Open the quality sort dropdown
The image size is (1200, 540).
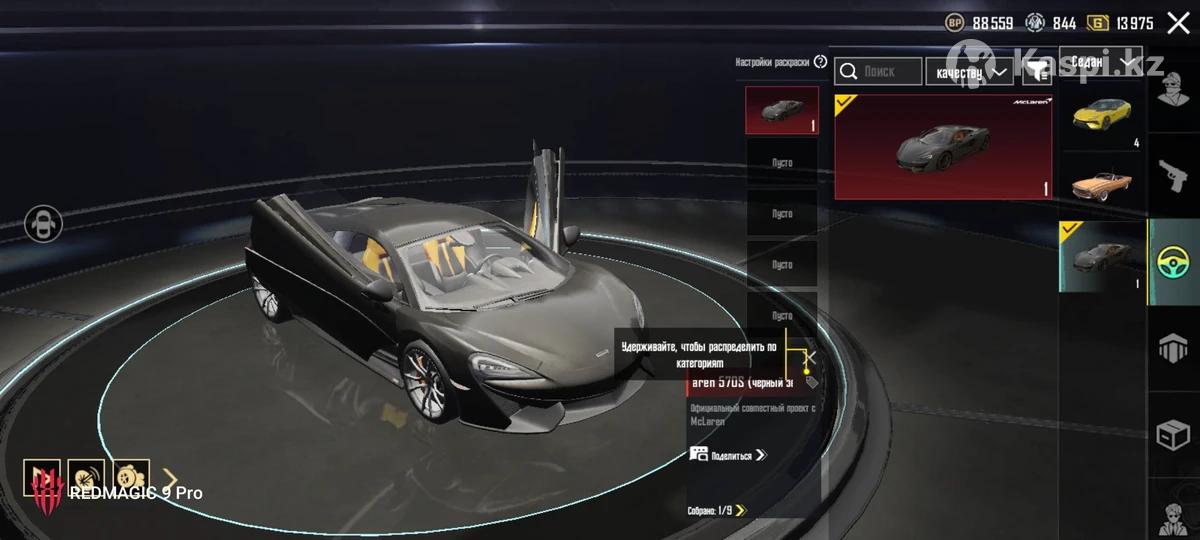[968, 71]
